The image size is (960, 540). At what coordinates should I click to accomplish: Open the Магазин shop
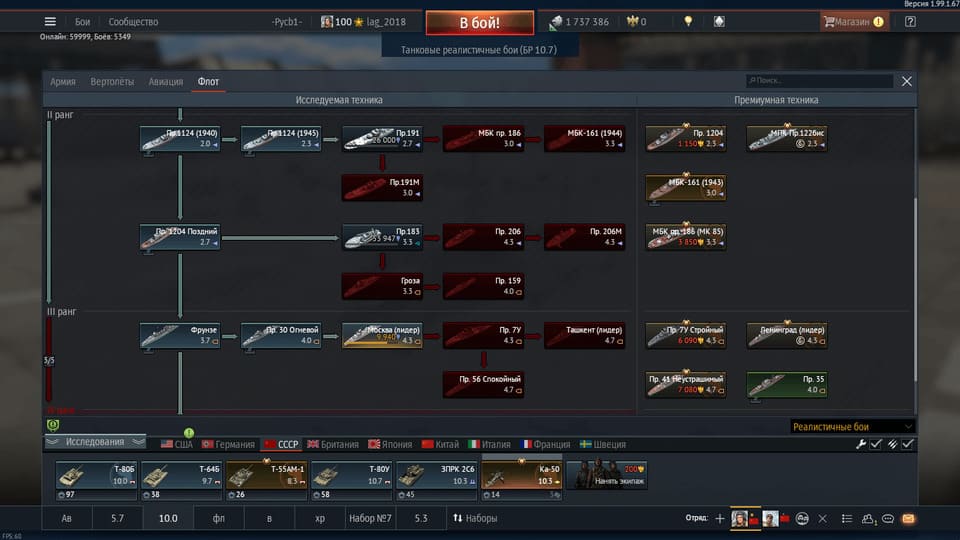click(853, 21)
